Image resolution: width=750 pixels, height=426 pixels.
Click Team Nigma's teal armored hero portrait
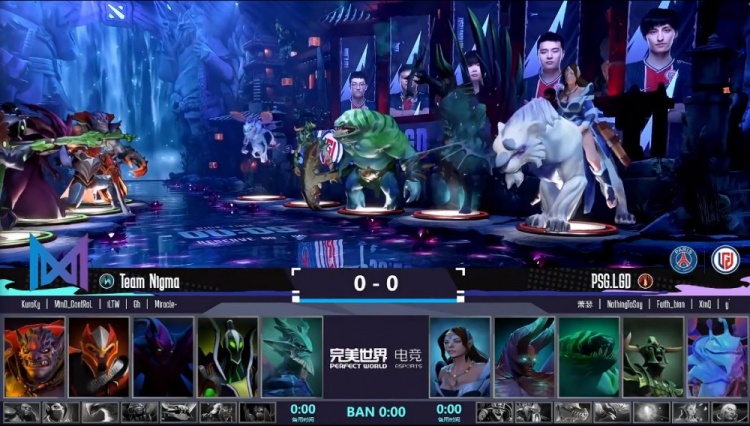[x=292, y=357]
